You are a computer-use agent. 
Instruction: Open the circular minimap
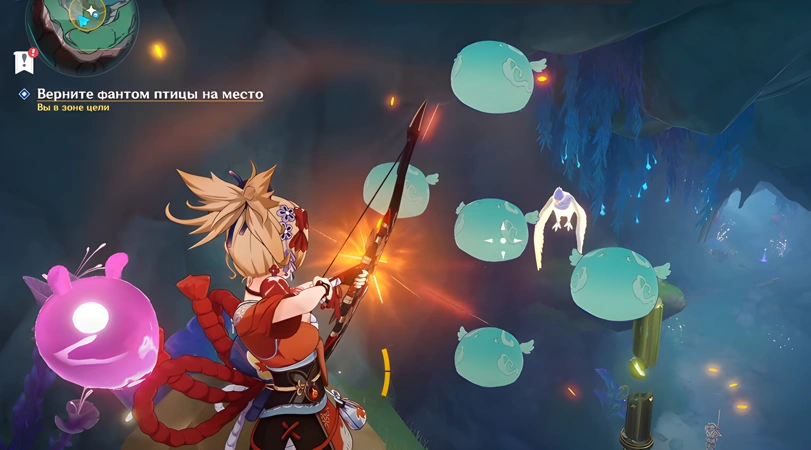coord(83,26)
